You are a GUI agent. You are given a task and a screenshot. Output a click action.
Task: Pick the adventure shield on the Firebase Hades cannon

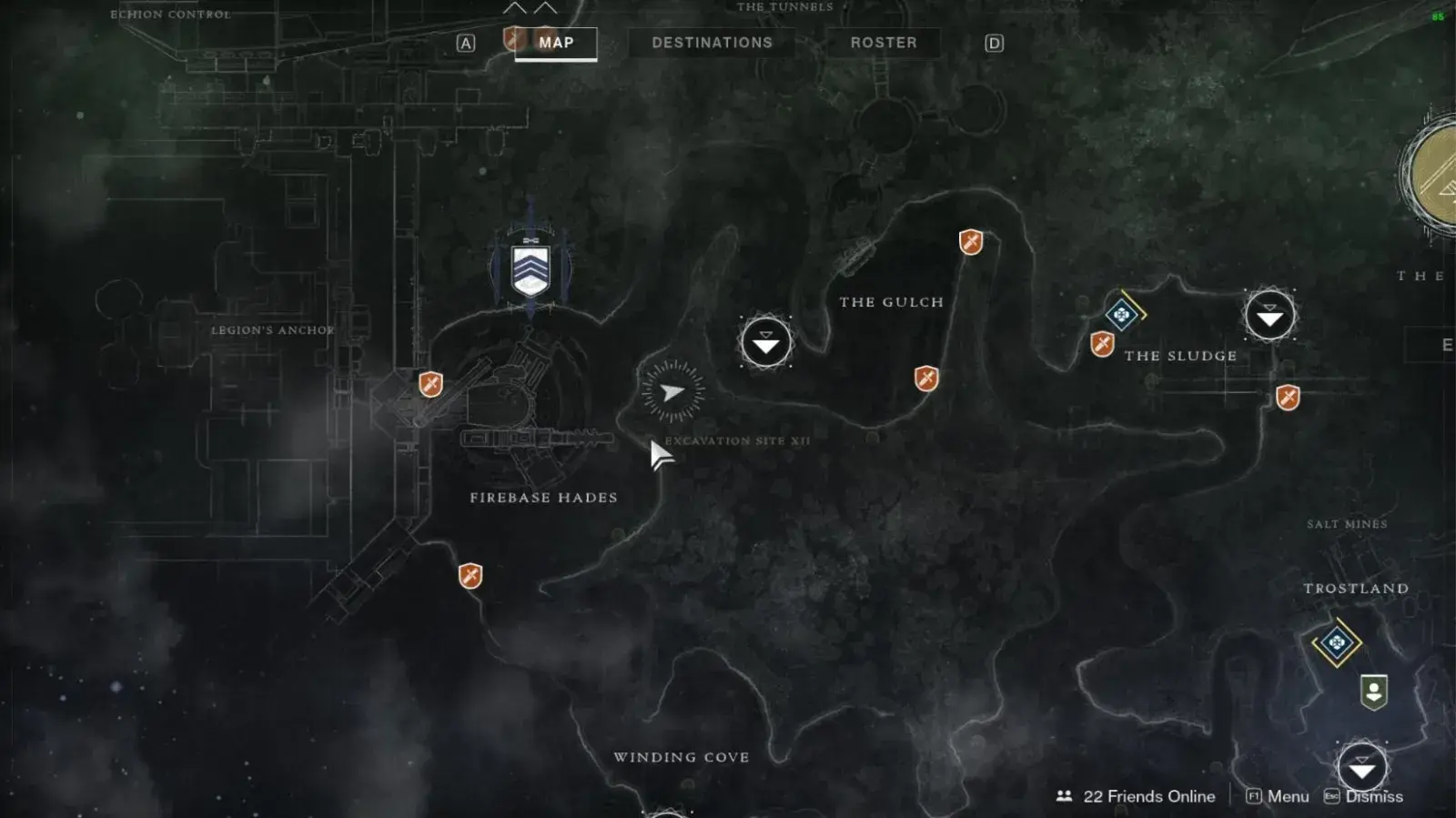pyautogui.click(x=430, y=384)
